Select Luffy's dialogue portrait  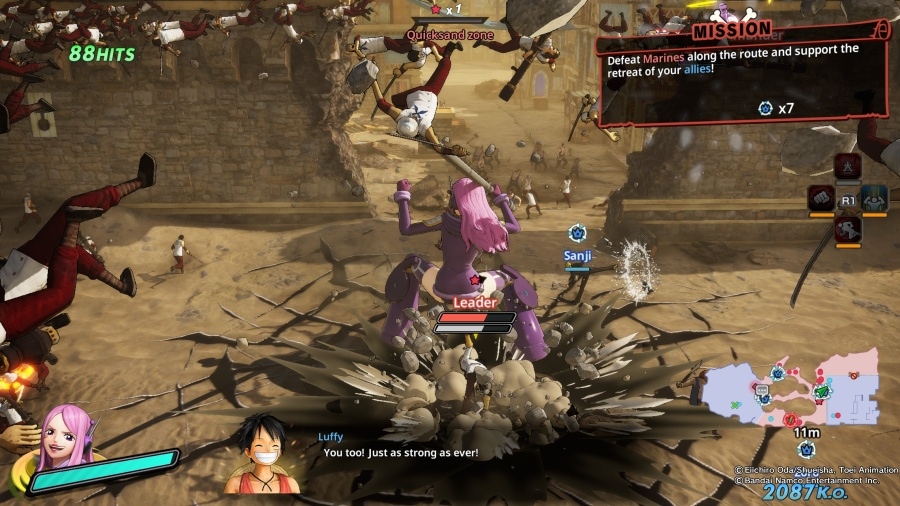tap(264, 454)
